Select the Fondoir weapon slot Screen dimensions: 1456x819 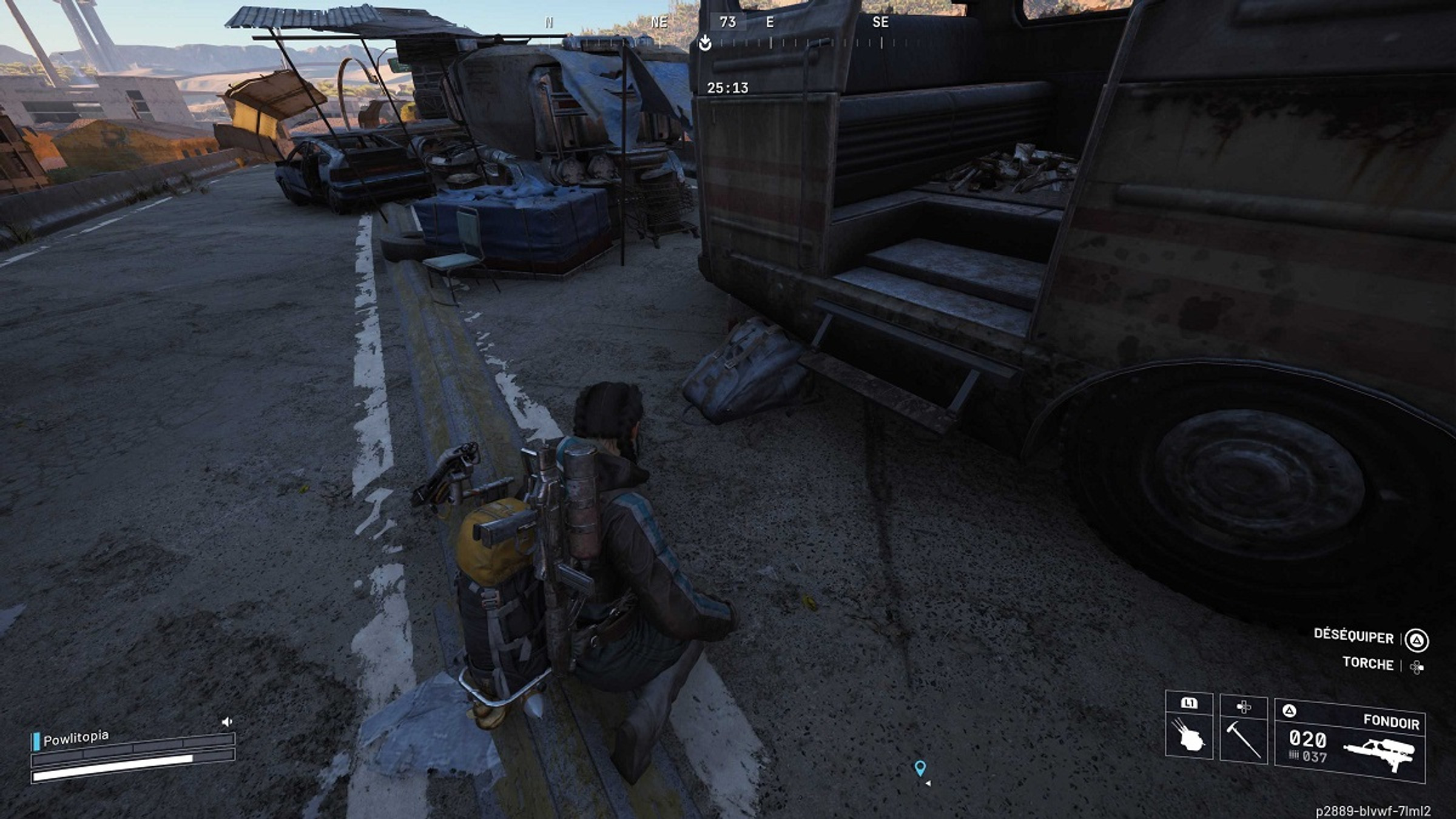pyautogui.click(x=1349, y=741)
